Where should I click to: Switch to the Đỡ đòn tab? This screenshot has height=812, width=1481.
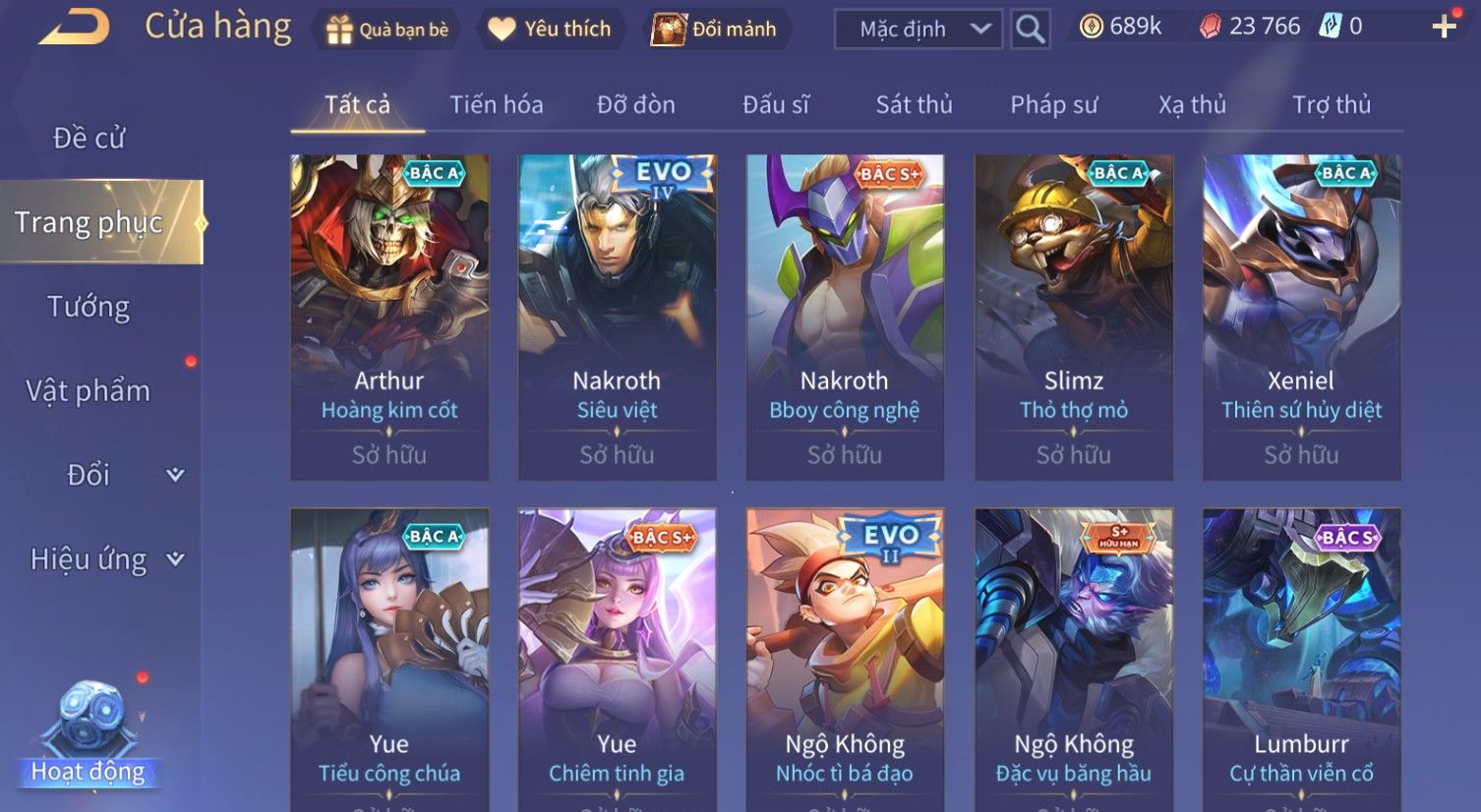(x=636, y=105)
